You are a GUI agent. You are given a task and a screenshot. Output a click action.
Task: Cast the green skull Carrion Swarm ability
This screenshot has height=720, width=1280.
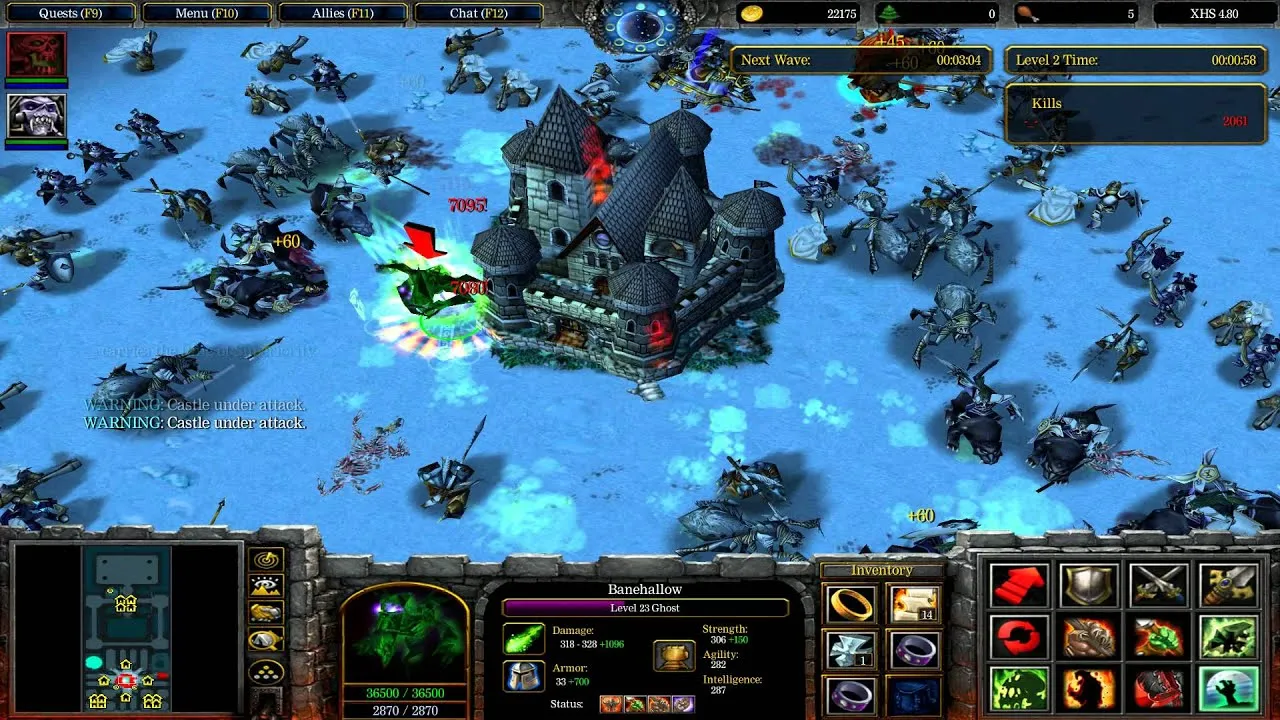click(1018, 688)
